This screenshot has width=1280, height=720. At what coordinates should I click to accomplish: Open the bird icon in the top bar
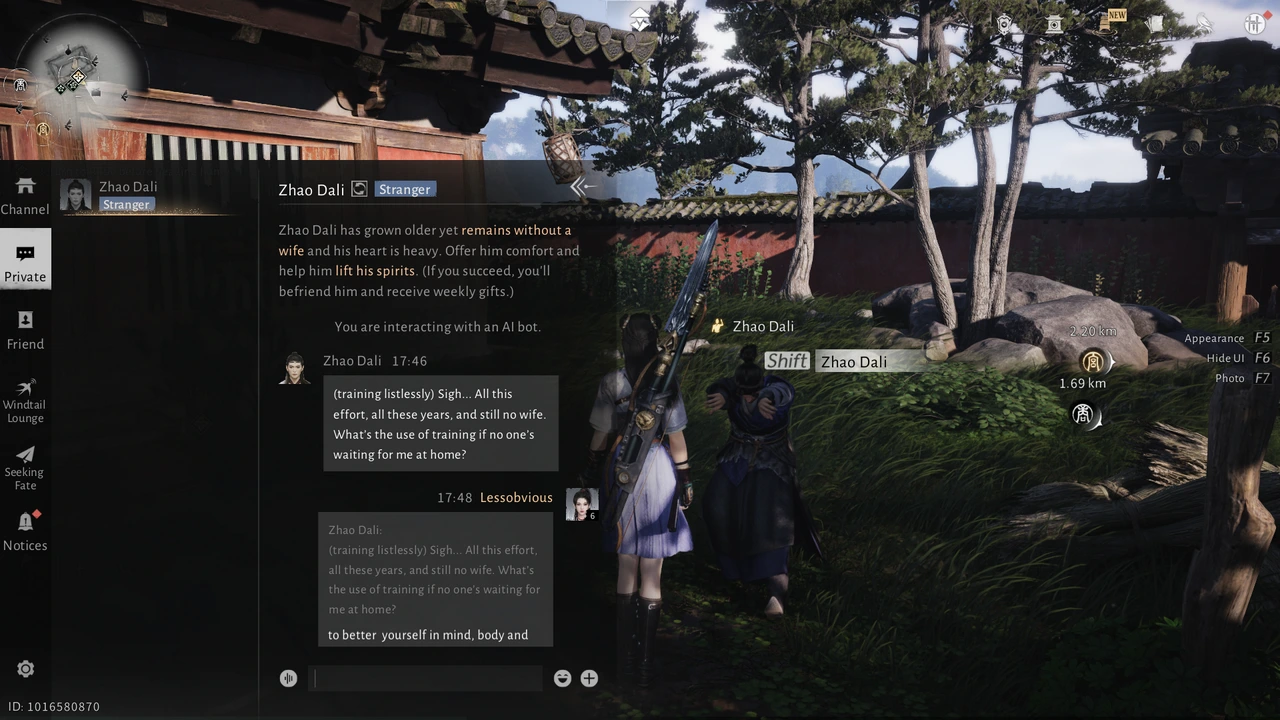pos(1204,24)
